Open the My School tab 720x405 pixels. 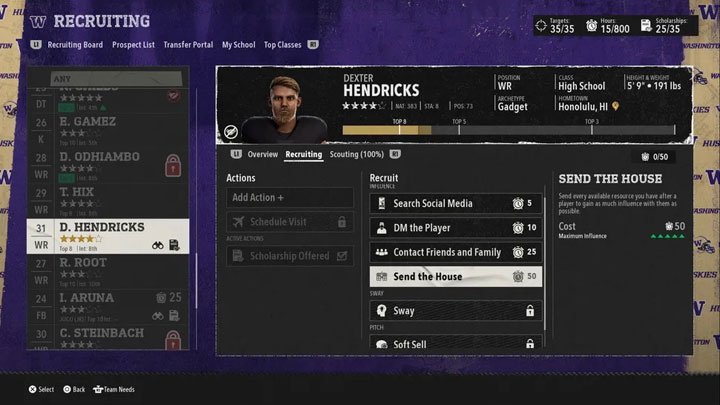pyautogui.click(x=238, y=45)
